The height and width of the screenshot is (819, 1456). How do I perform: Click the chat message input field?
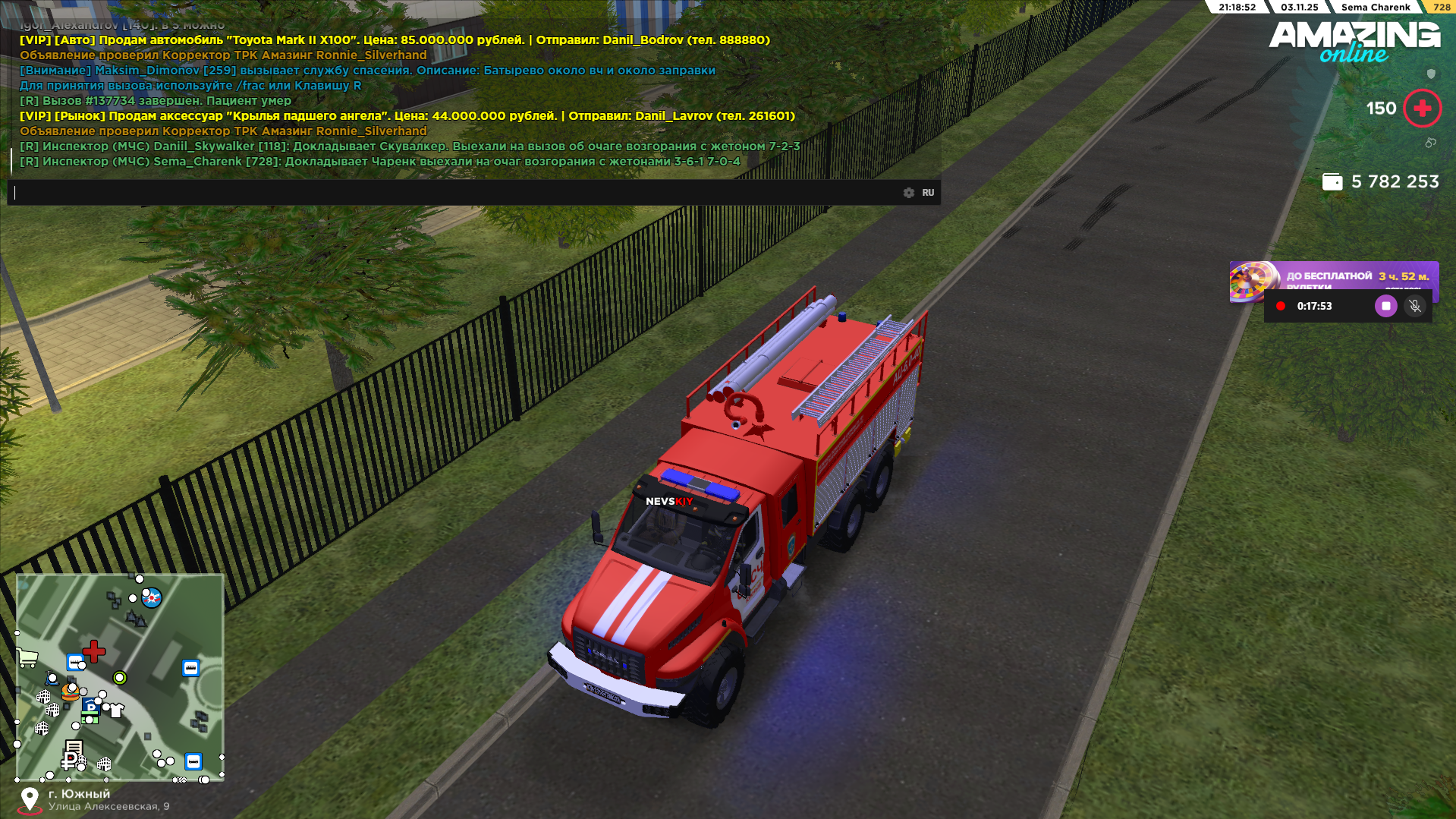click(455, 193)
